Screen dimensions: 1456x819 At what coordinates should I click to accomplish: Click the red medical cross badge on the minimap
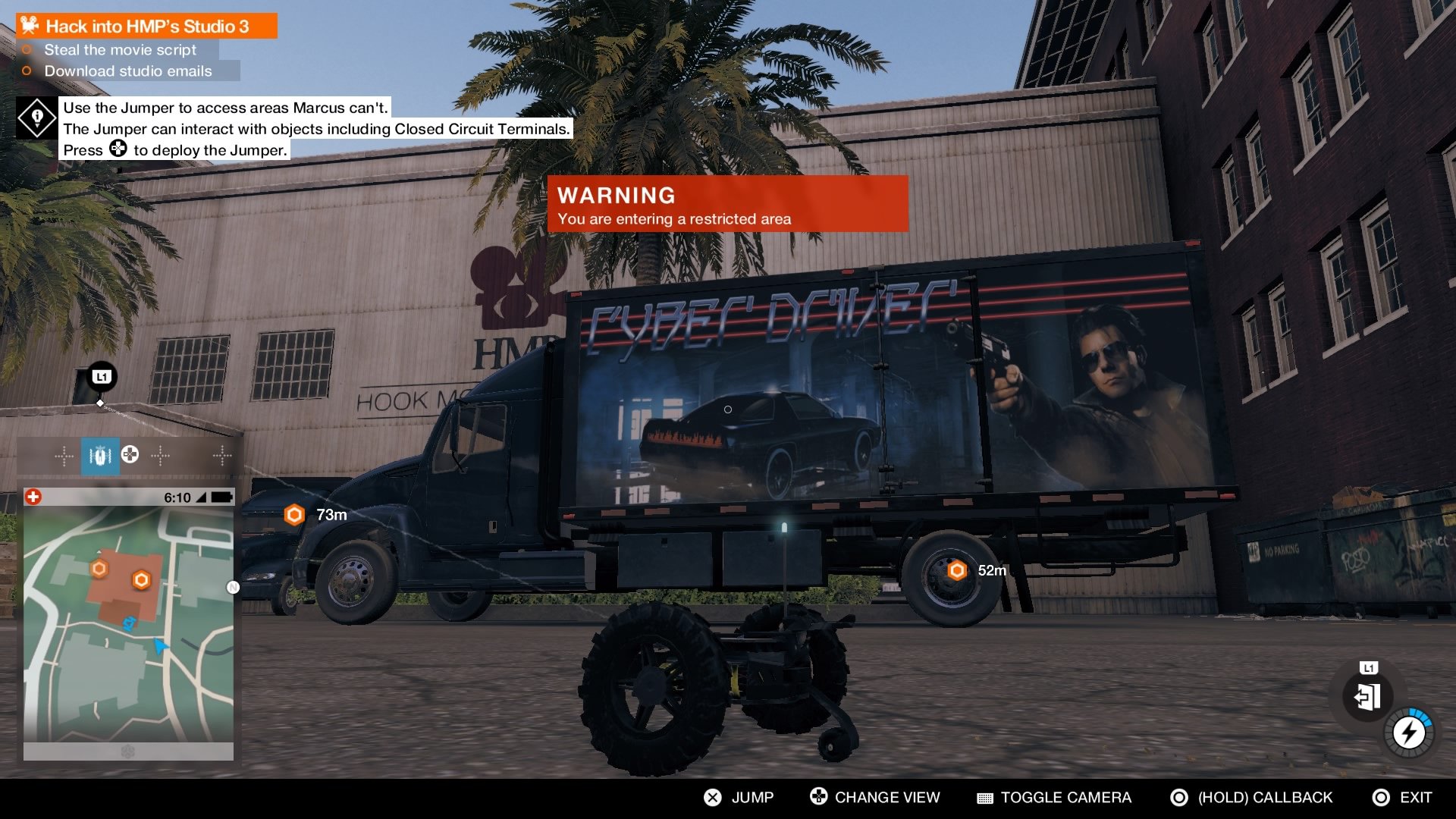[x=33, y=498]
